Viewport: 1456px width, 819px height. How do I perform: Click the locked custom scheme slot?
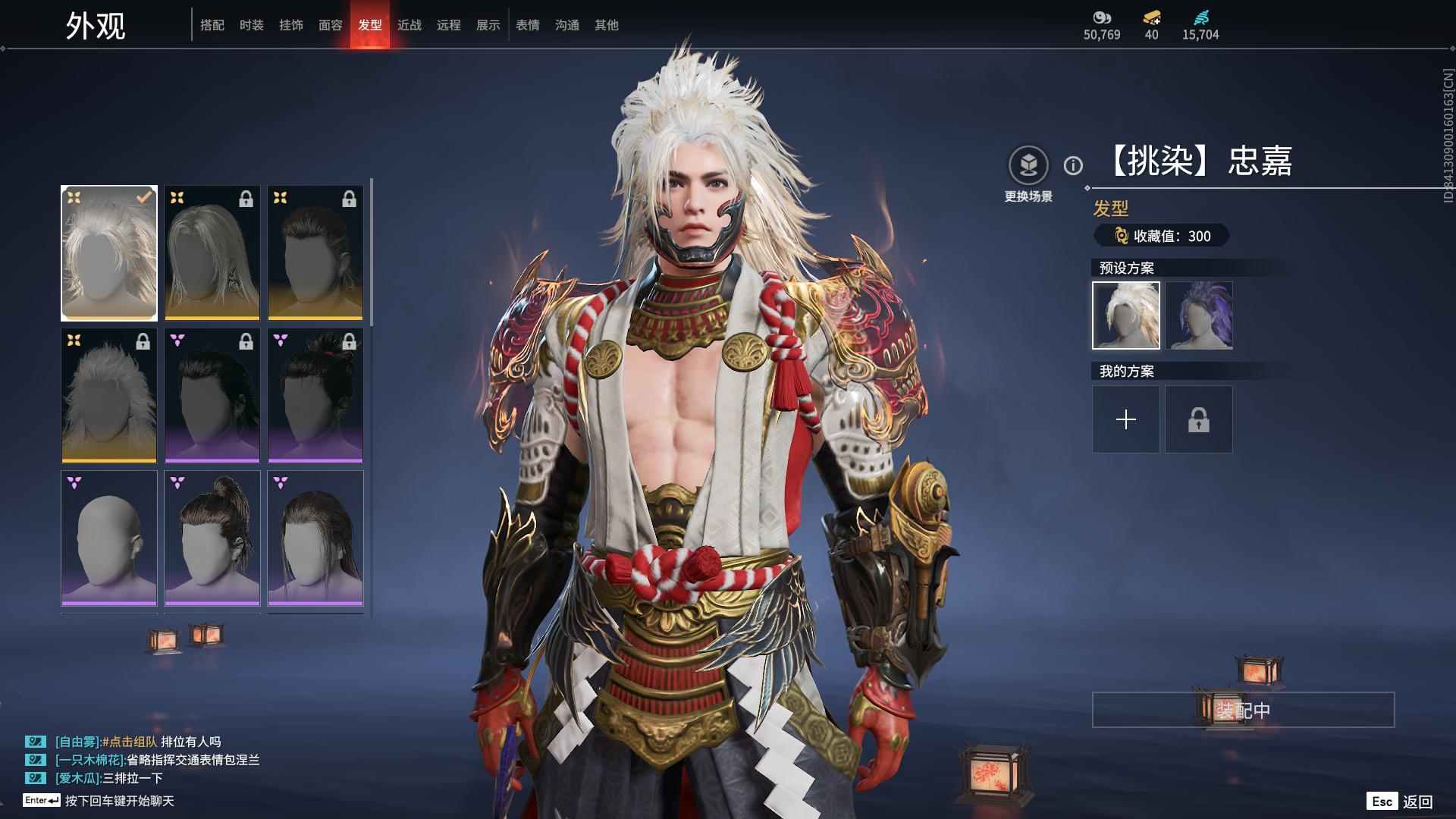1199,419
